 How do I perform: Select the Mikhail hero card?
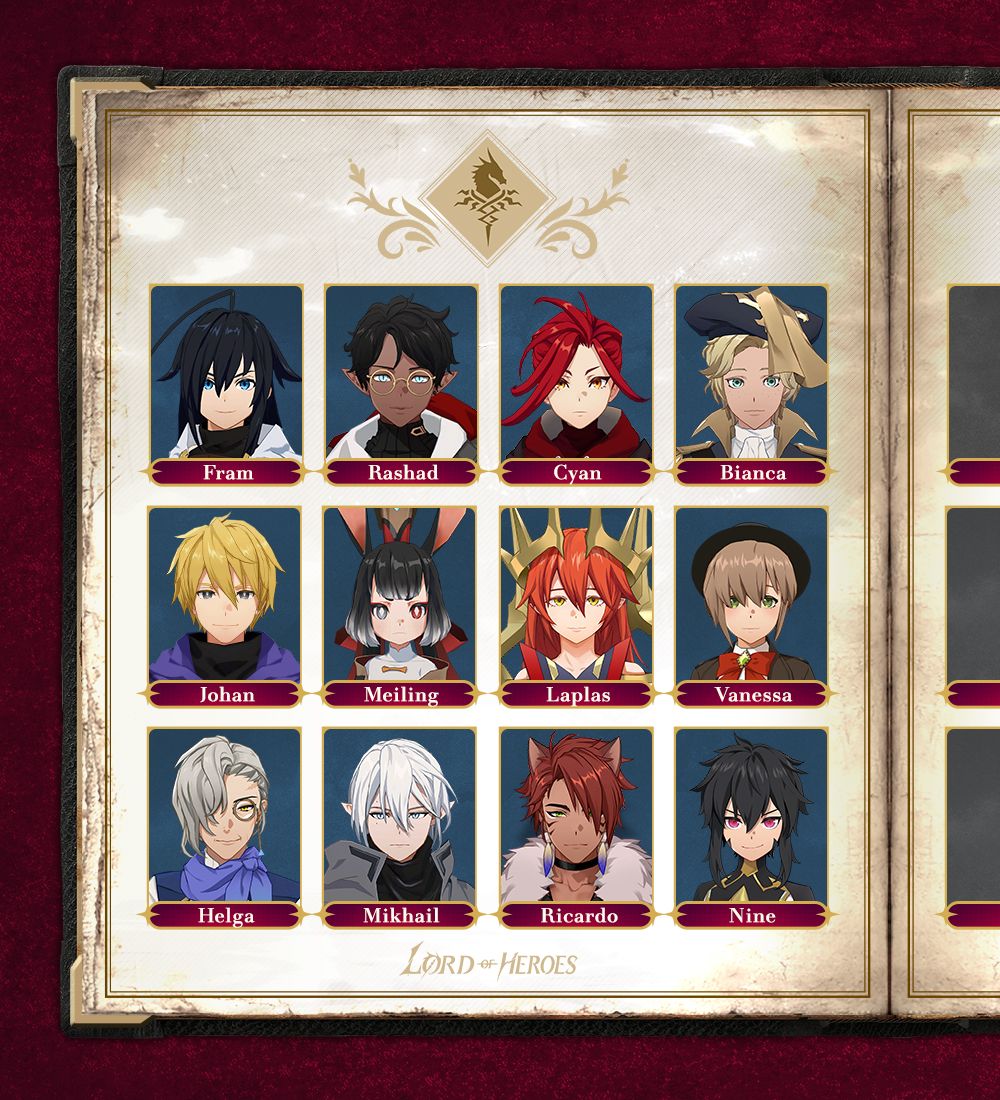point(402,816)
